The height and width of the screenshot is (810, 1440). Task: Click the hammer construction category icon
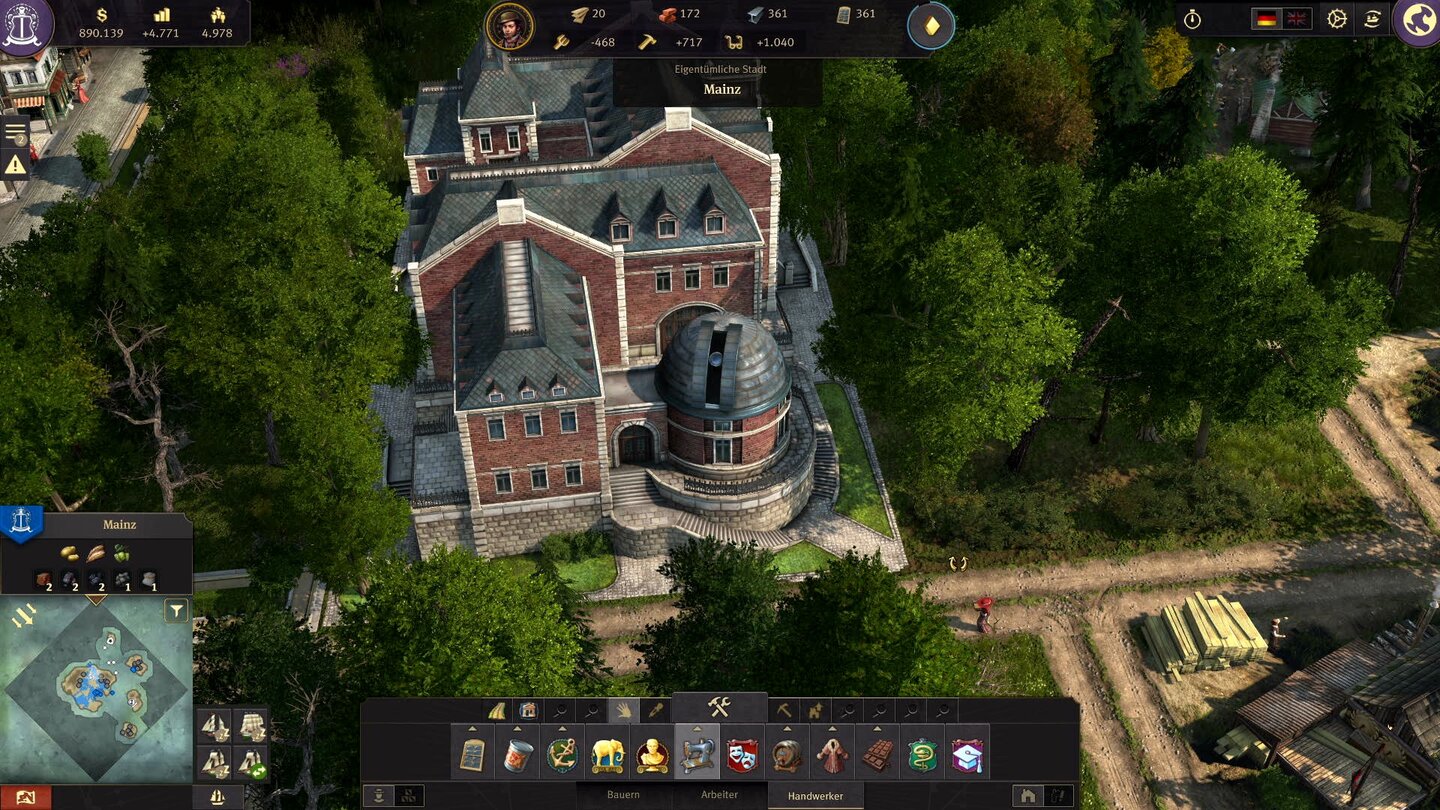(720, 705)
